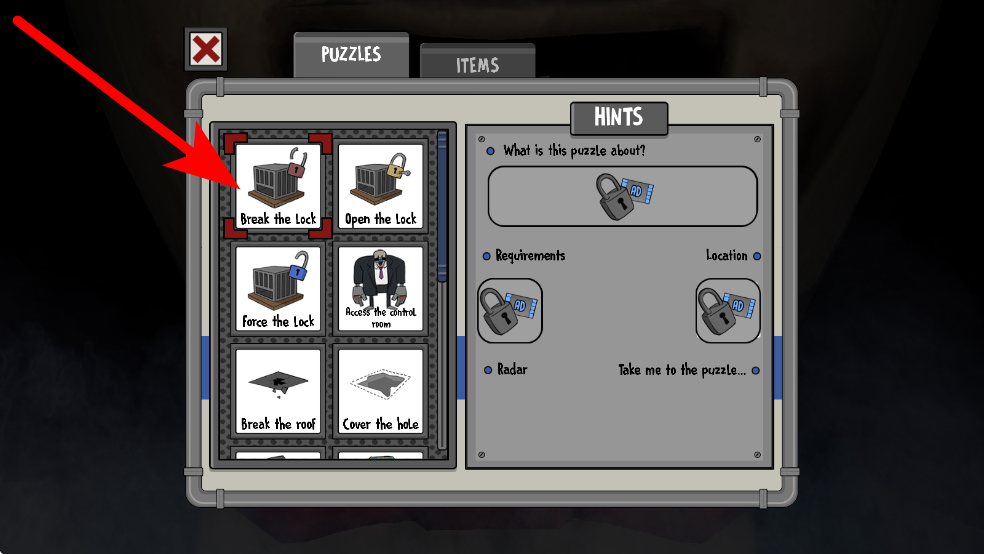The width and height of the screenshot is (984, 554).
Task: Choose the Open the Lock puzzle
Action: pyautogui.click(x=380, y=186)
